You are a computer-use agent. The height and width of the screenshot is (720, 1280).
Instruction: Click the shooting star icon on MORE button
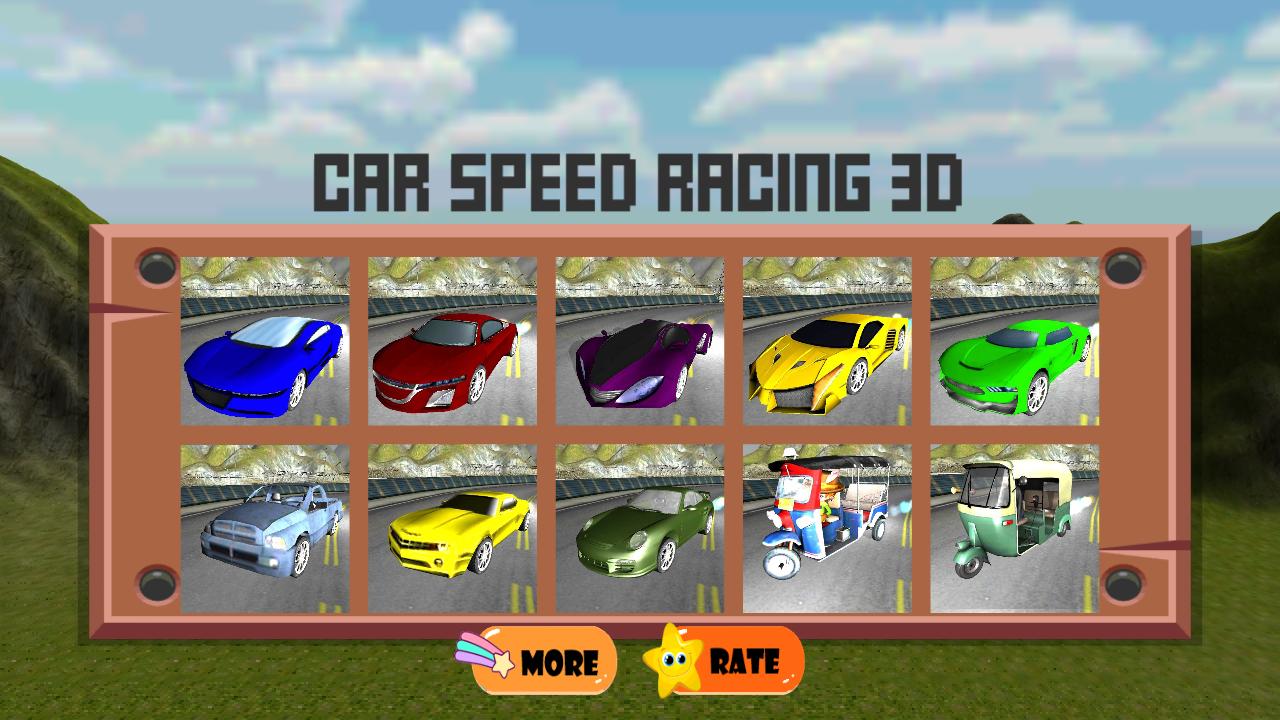[x=487, y=660]
